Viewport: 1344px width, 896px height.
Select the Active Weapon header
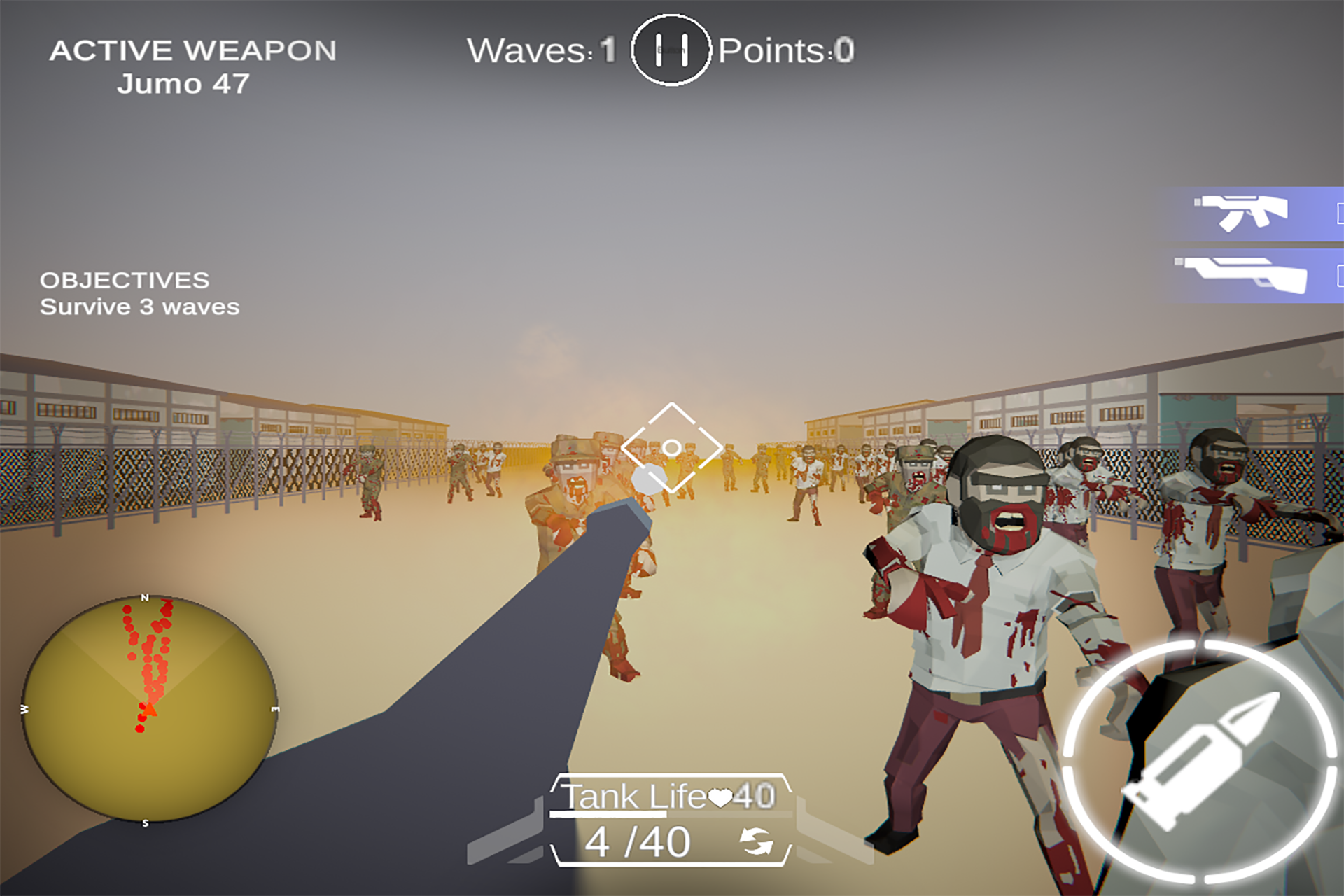192,49
